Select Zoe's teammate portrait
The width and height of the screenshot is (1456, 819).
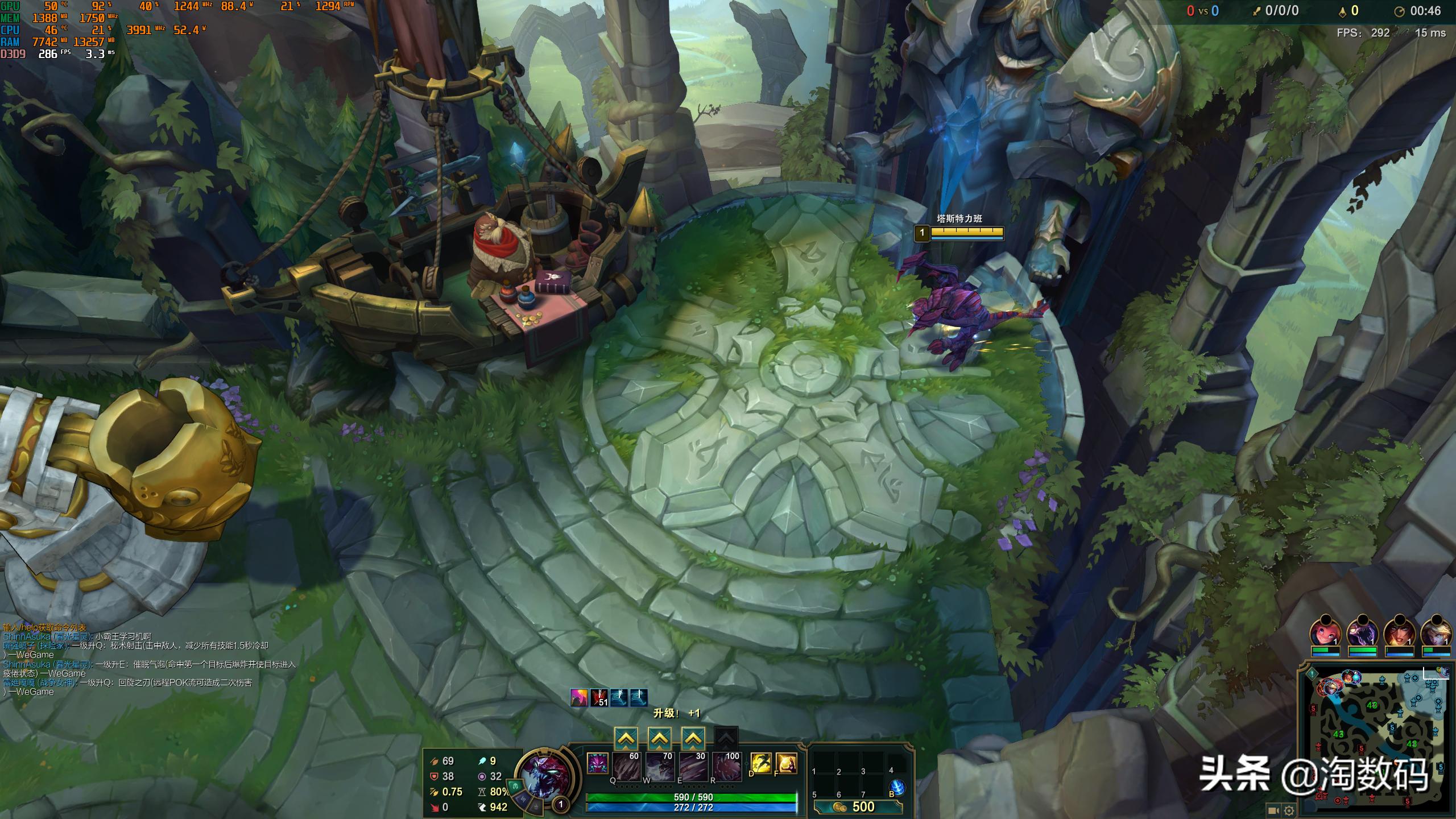(x=1325, y=632)
